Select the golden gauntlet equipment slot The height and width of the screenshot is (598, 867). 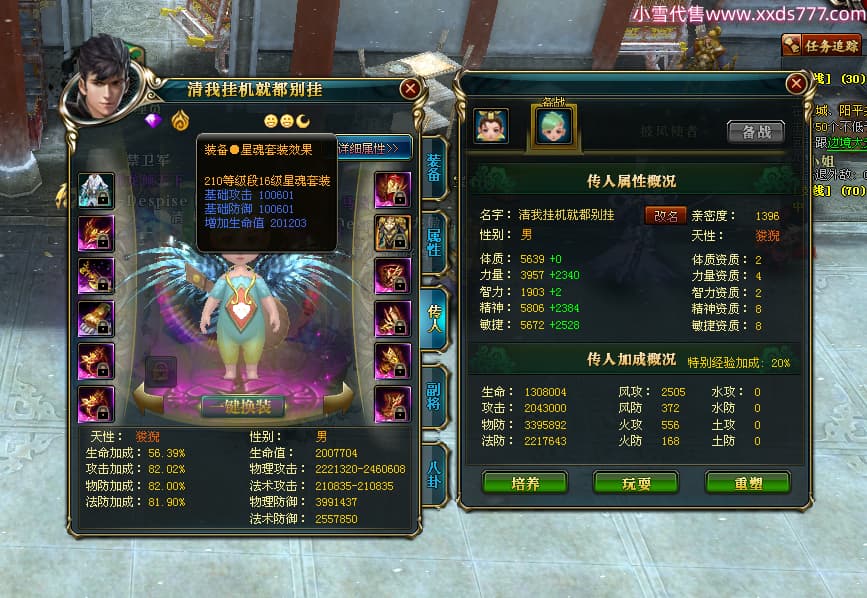[x=96, y=319]
